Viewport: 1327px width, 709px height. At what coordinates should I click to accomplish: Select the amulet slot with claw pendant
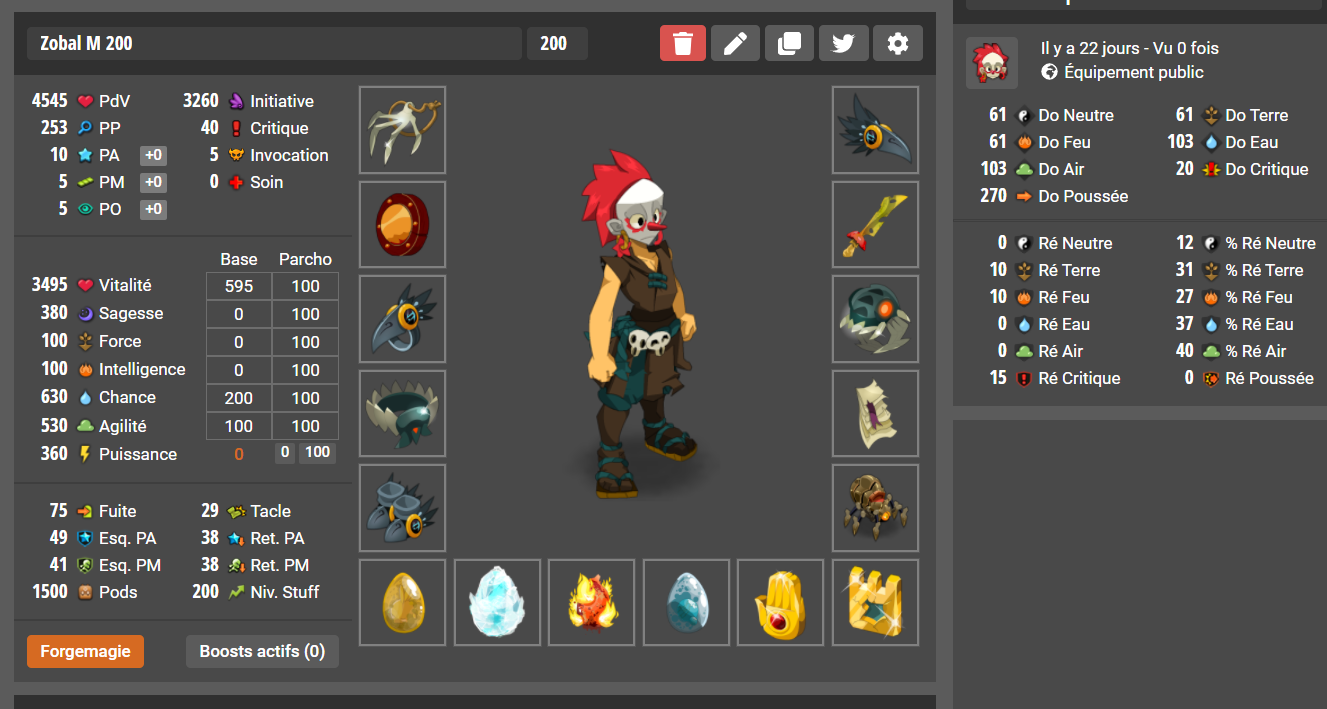point(402,130)
